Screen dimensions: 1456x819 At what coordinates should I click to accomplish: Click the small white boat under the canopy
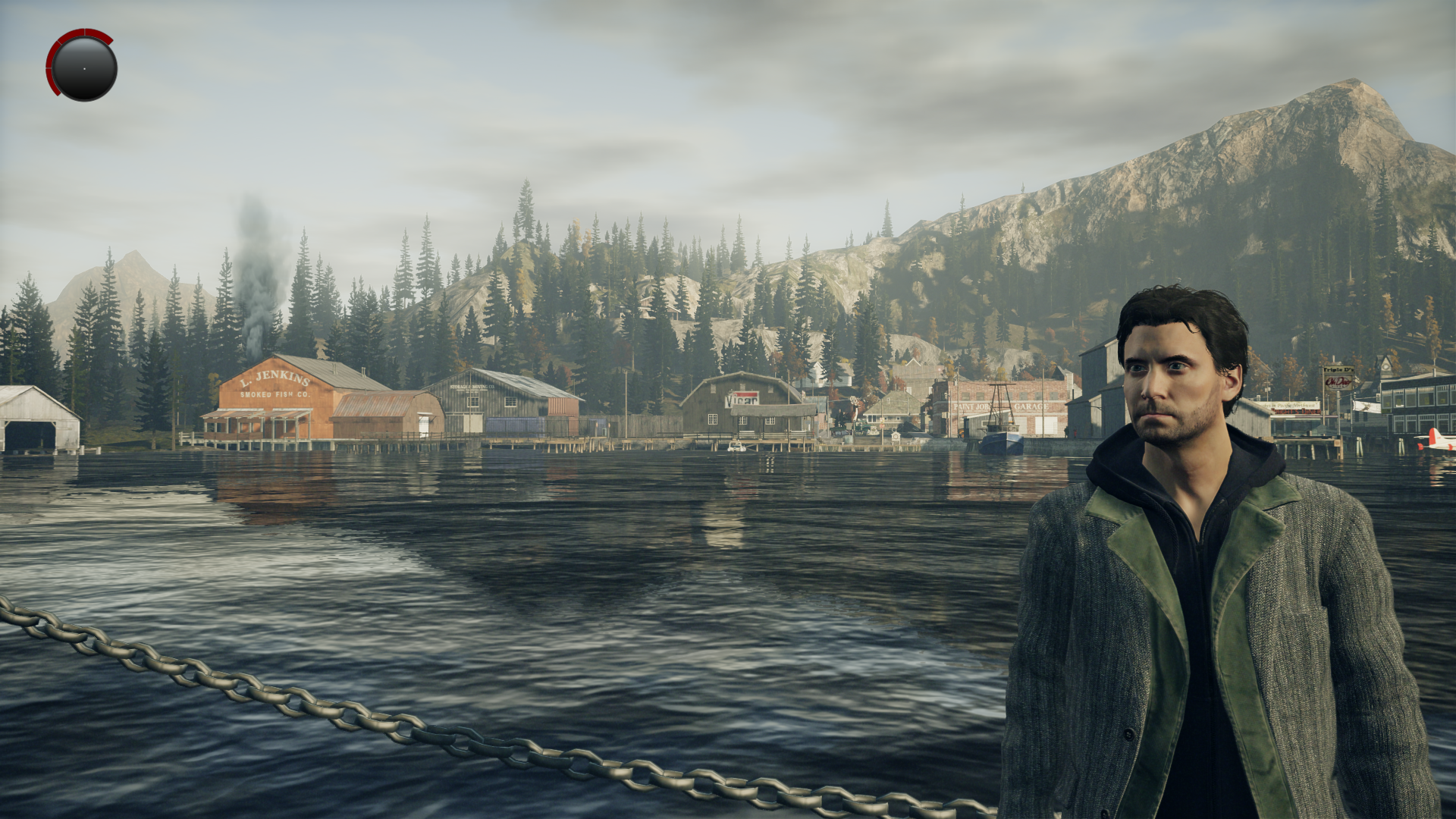pyautogui.click(x=736, y=445)
